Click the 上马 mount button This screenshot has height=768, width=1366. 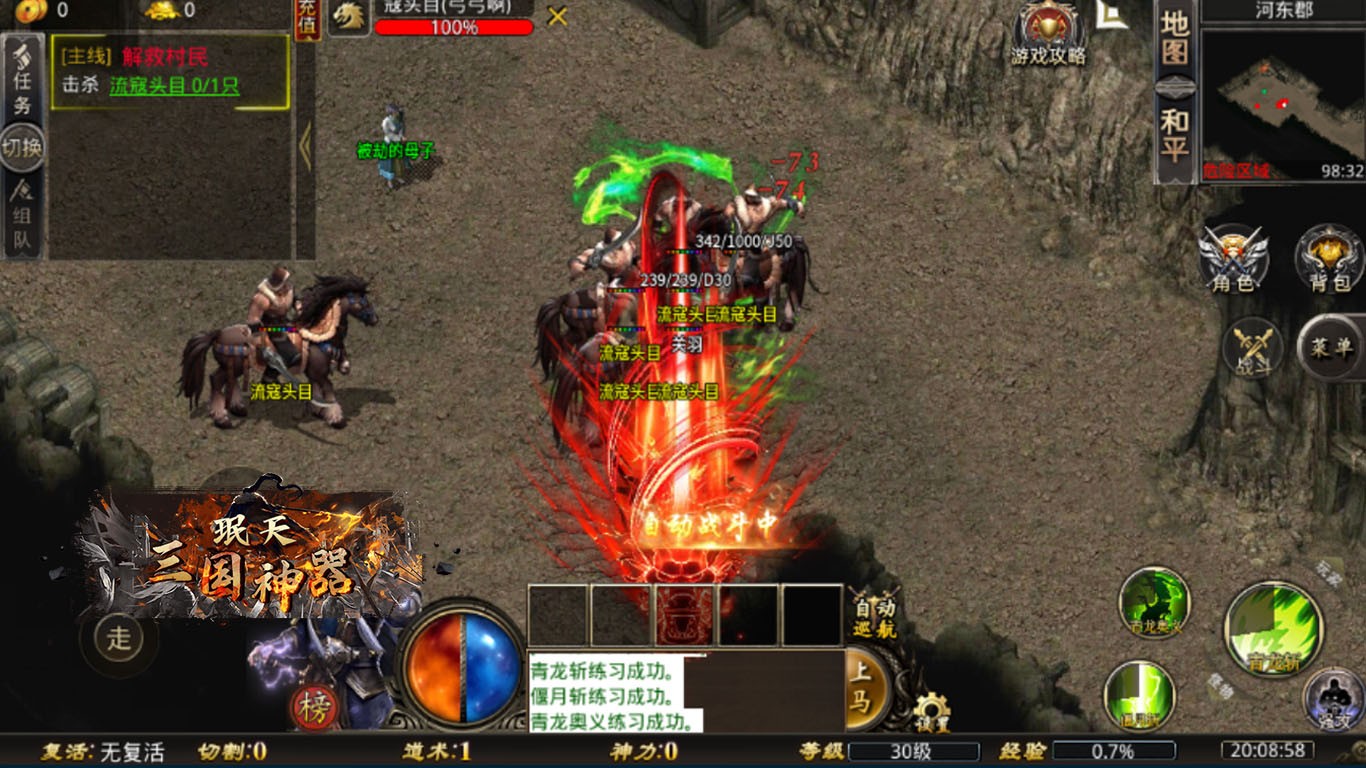click(x=861, y=688)
